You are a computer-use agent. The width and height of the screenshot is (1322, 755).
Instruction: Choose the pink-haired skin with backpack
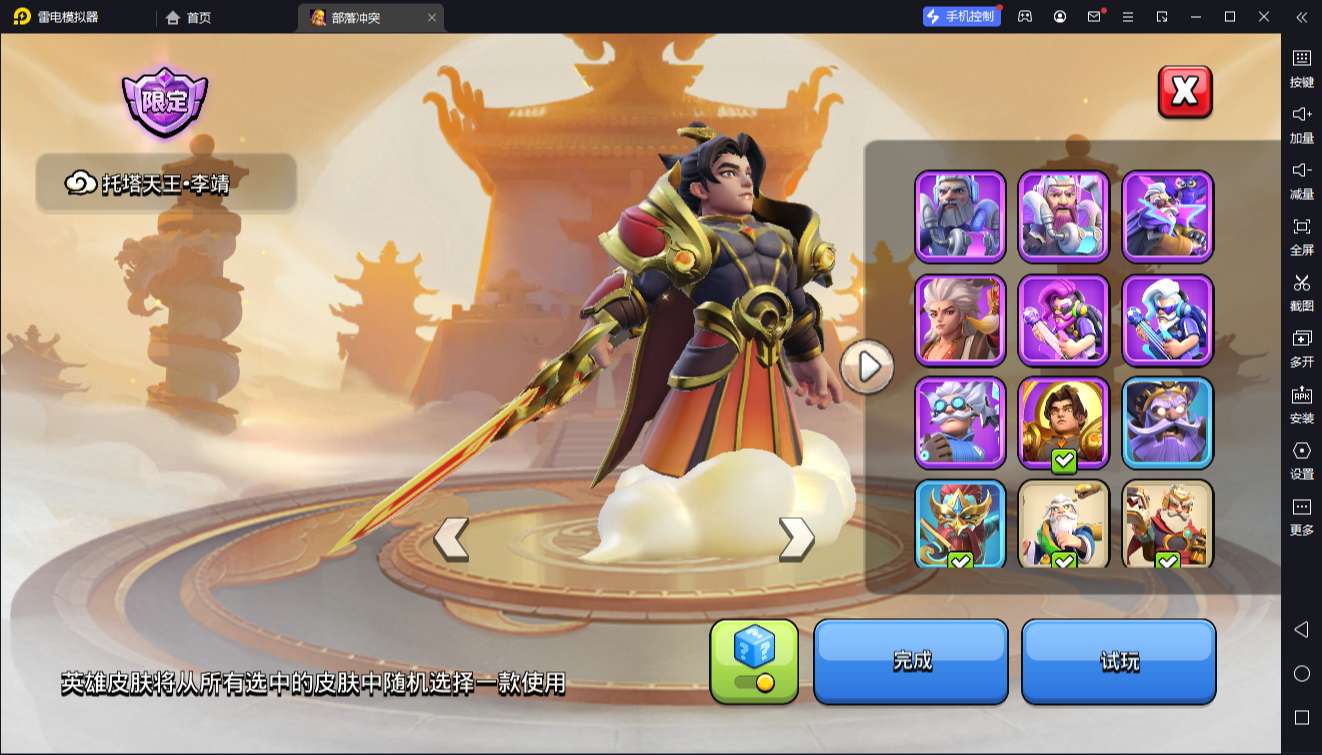[1064, 320]
